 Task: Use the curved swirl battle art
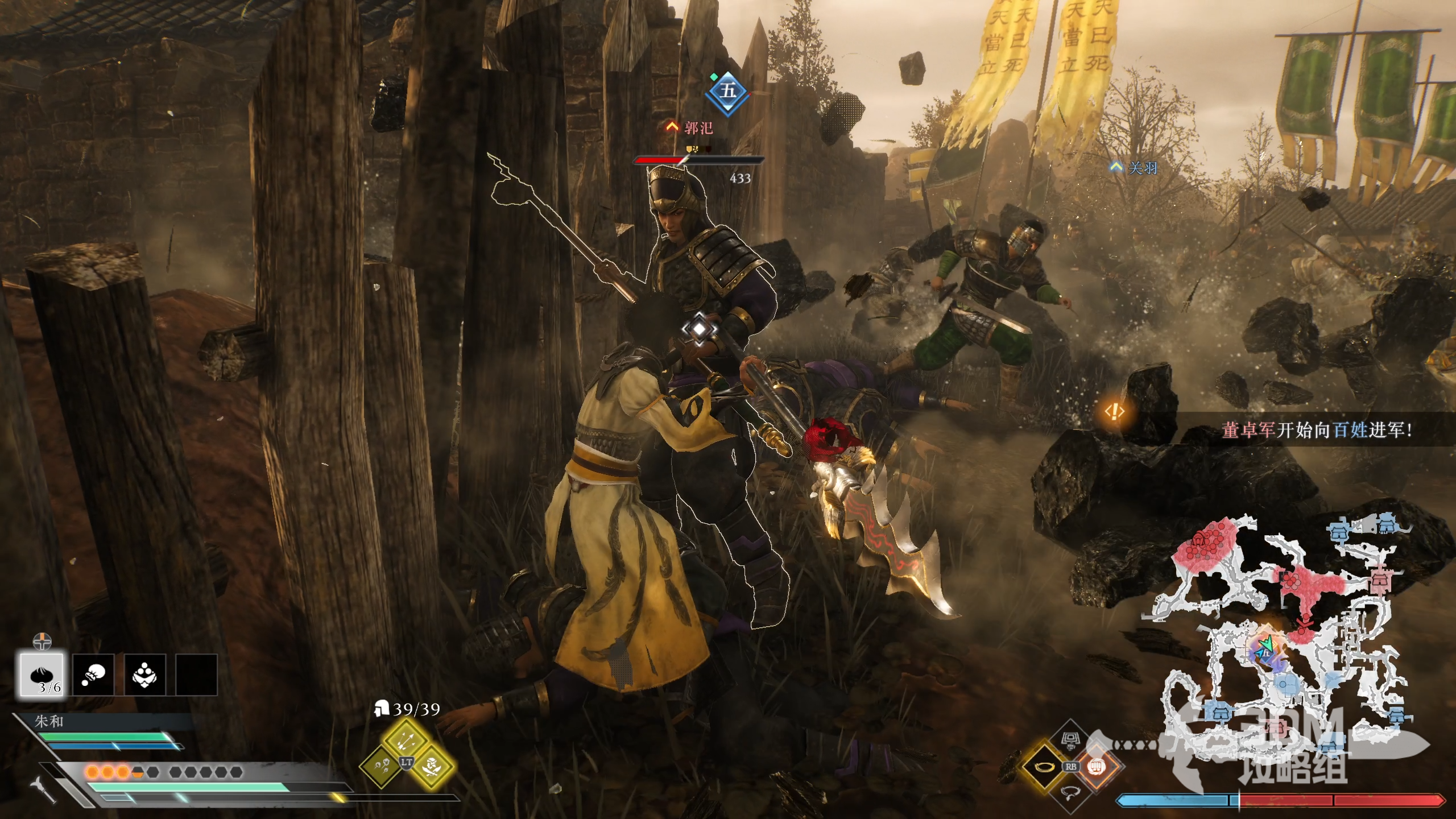pyautogui.click(x=1070, y=792)
